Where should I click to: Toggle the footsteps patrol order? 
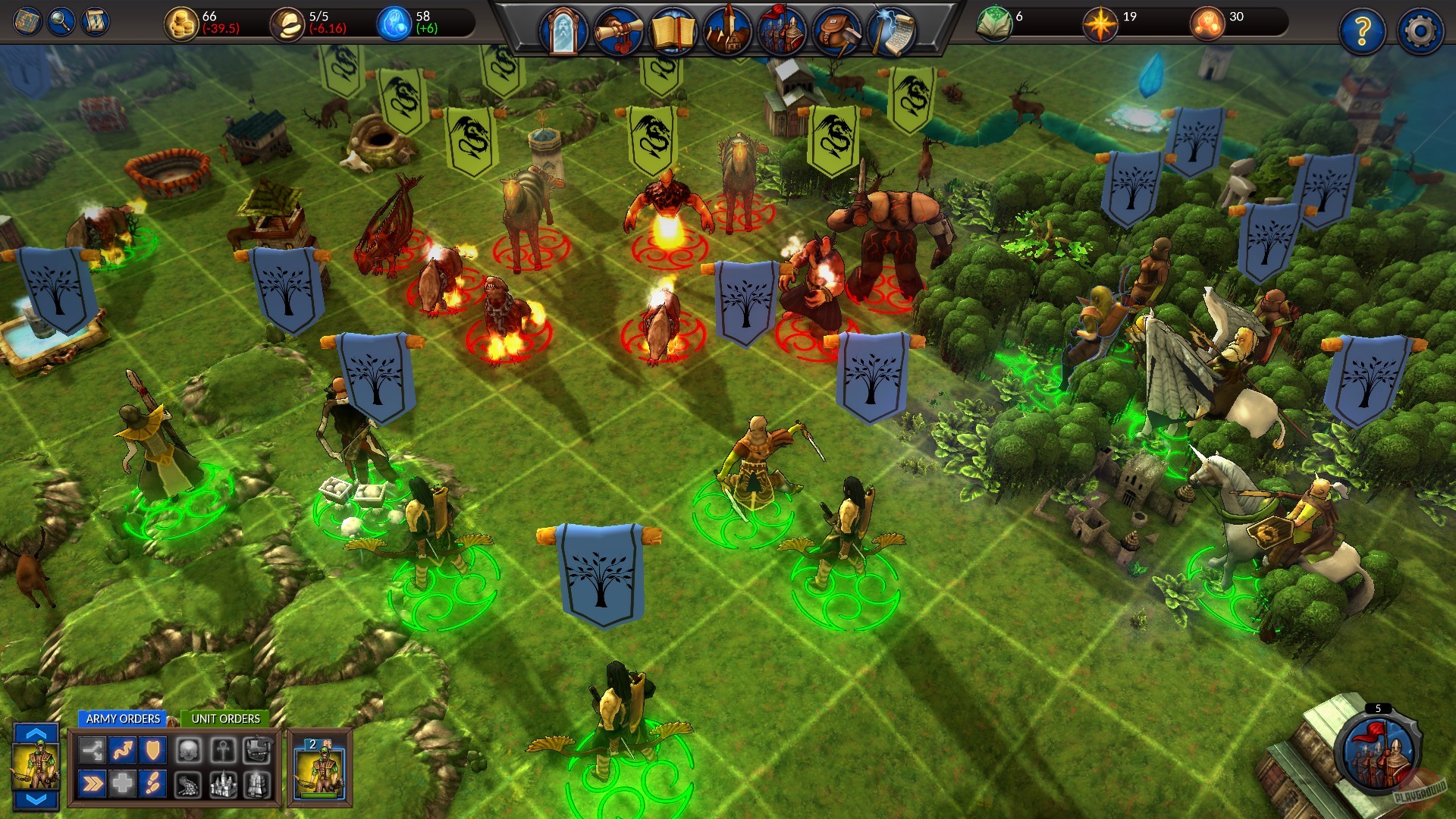(152, 786)
